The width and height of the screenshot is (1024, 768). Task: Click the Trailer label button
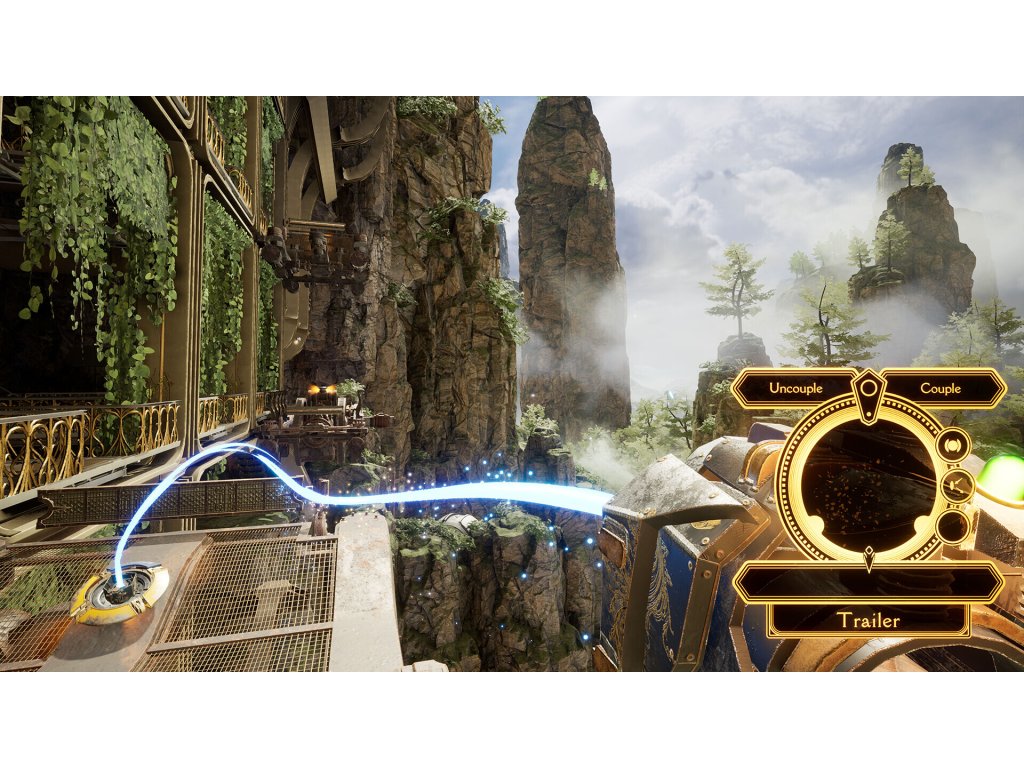[x=868, y=620]
